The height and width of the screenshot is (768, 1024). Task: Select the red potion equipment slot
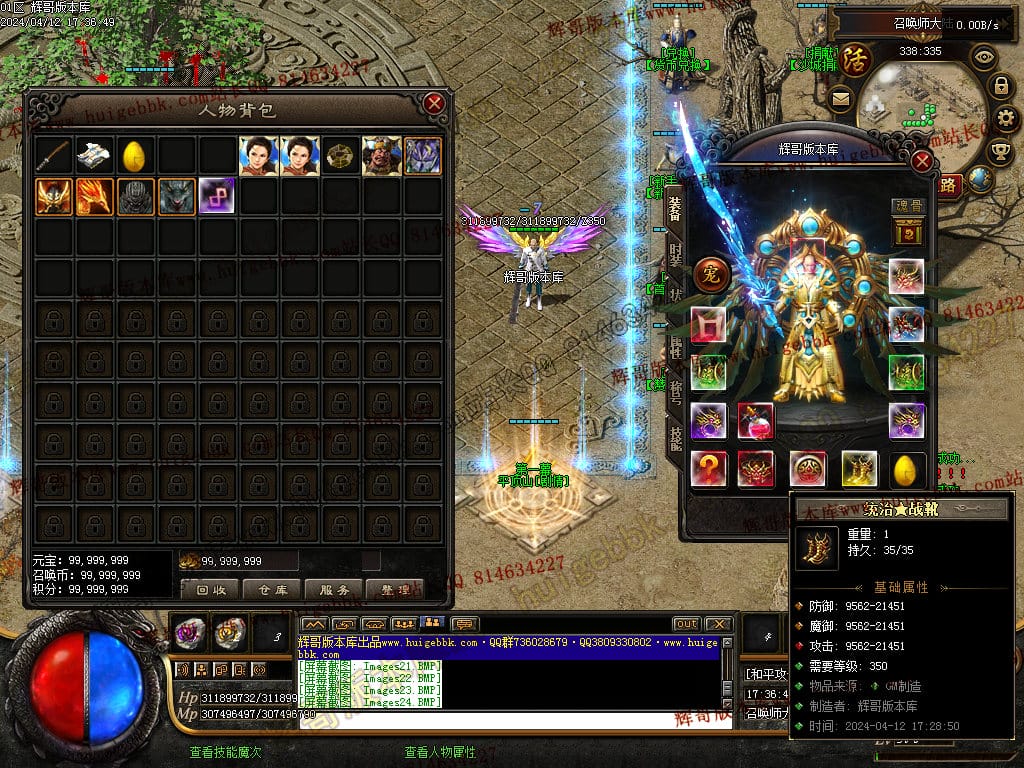pos(755,421)
